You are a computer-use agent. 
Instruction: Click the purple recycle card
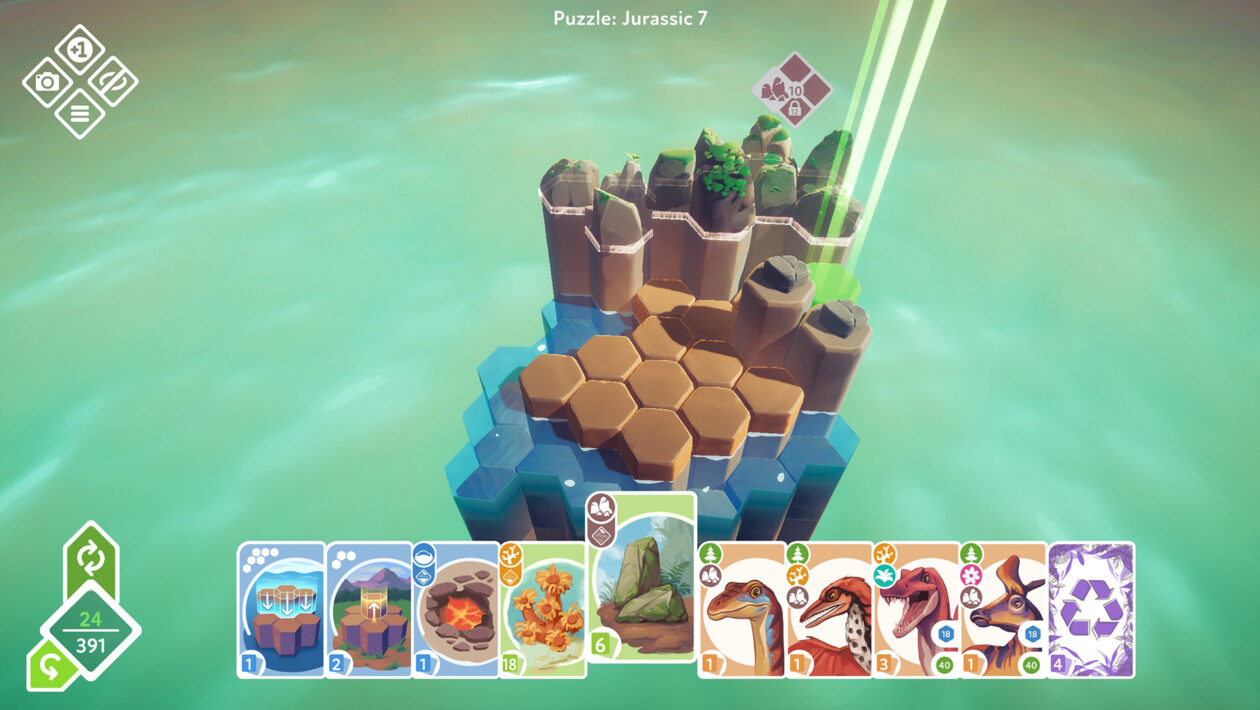[1091, 610]
